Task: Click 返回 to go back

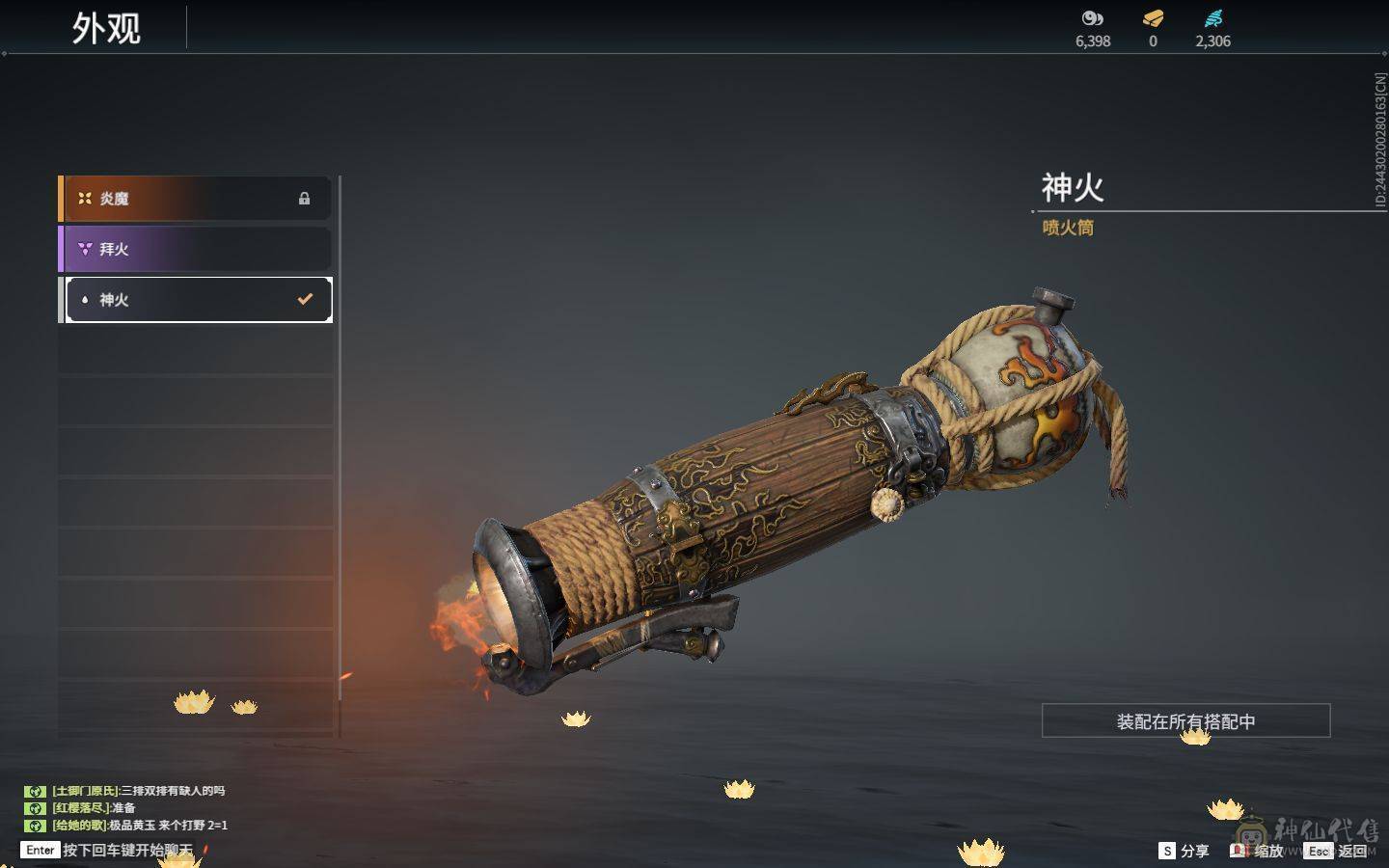Action: [x=1339, y=851]
